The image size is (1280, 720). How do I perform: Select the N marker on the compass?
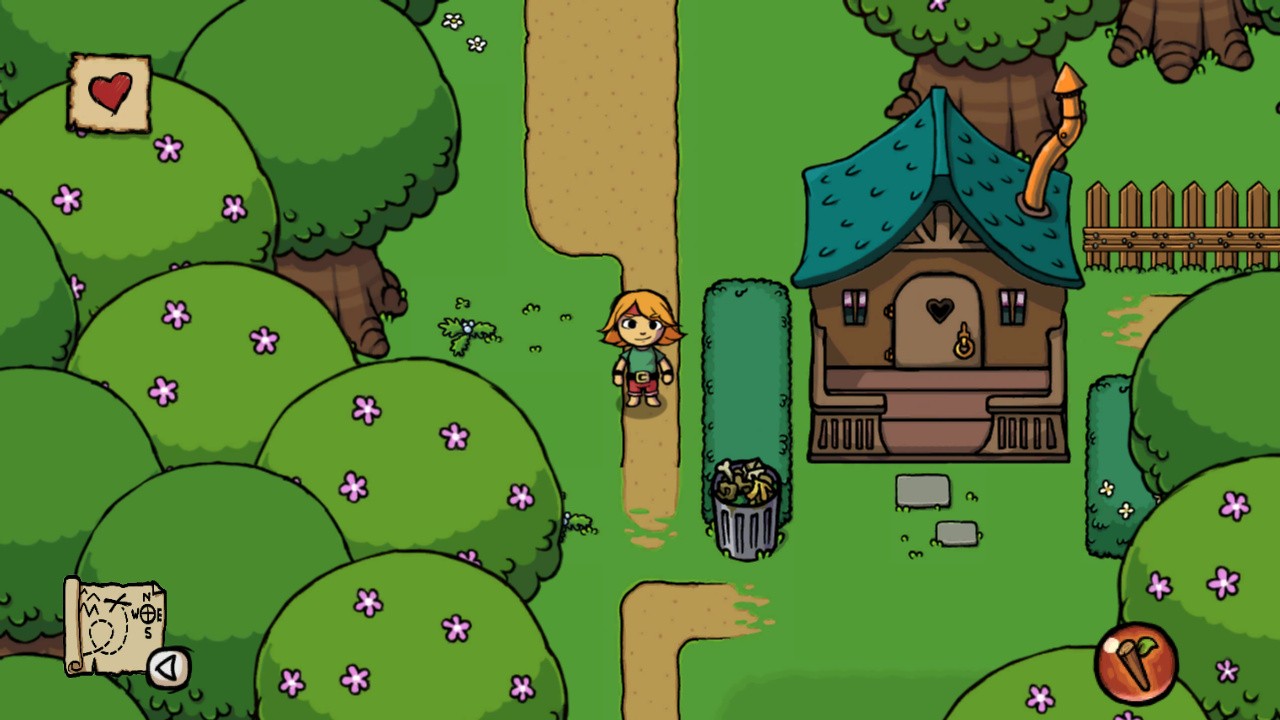click(x=146, y=595)
